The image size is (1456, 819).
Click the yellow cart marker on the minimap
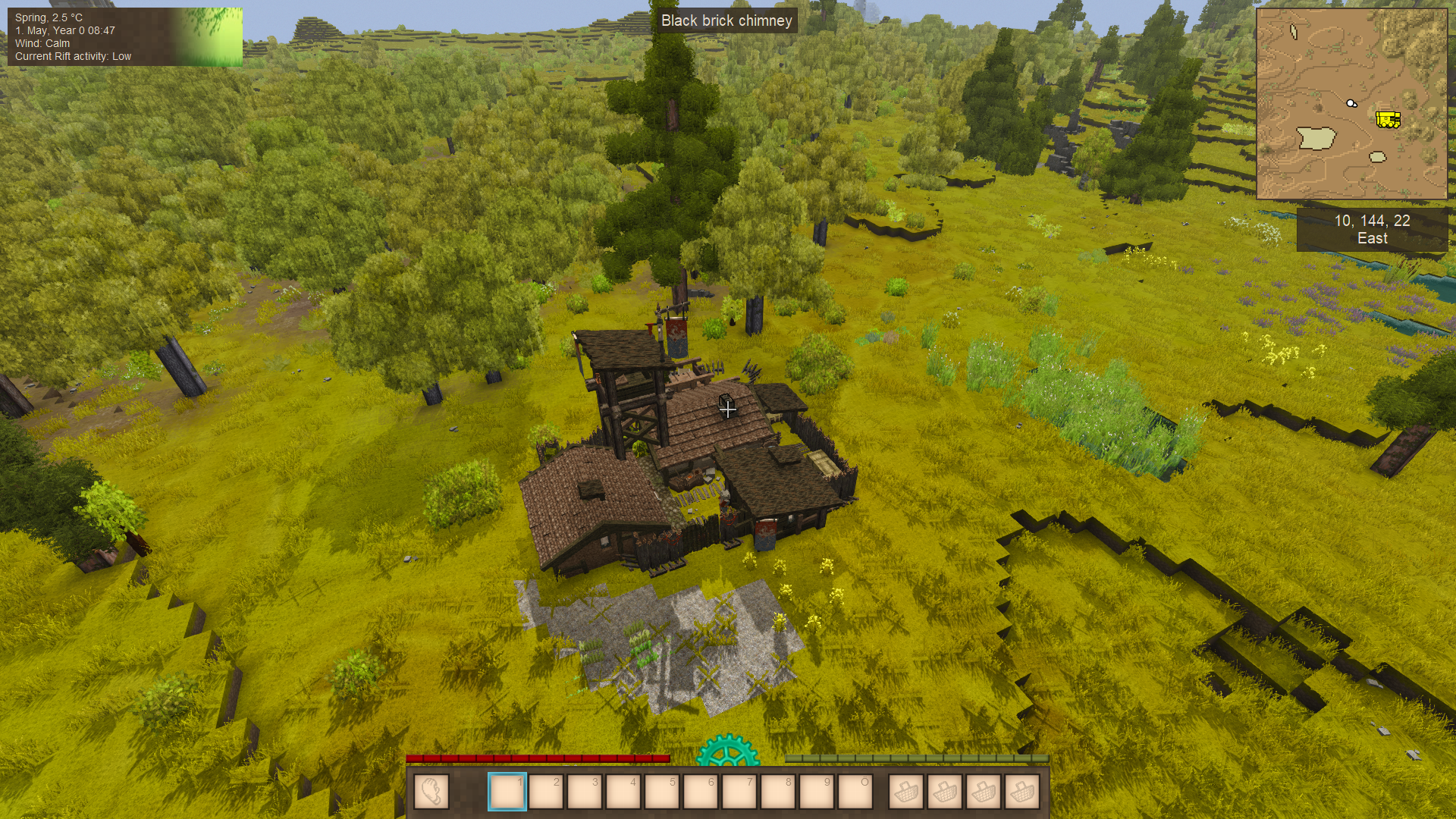point(1388,119)
